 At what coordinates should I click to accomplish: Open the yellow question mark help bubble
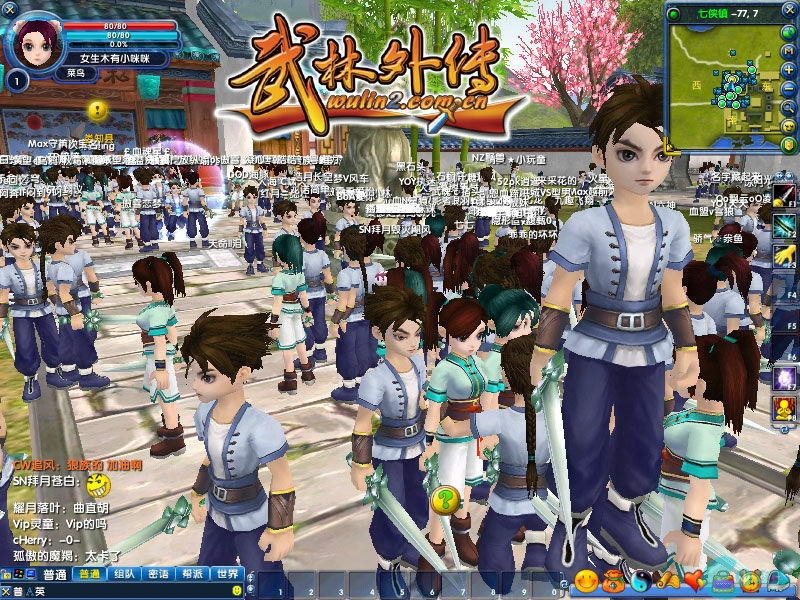[x=444, y=497]
